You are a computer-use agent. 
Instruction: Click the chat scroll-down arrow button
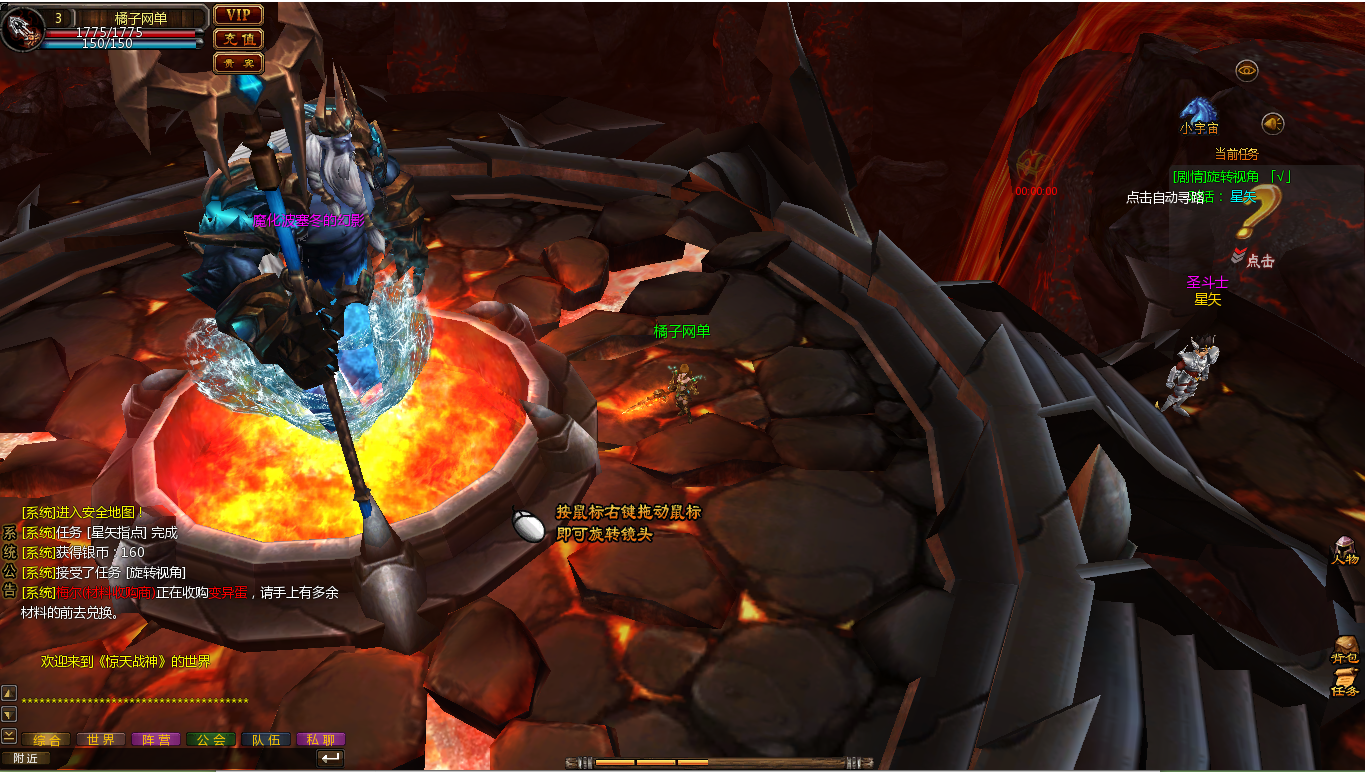[x=8, y=714]
